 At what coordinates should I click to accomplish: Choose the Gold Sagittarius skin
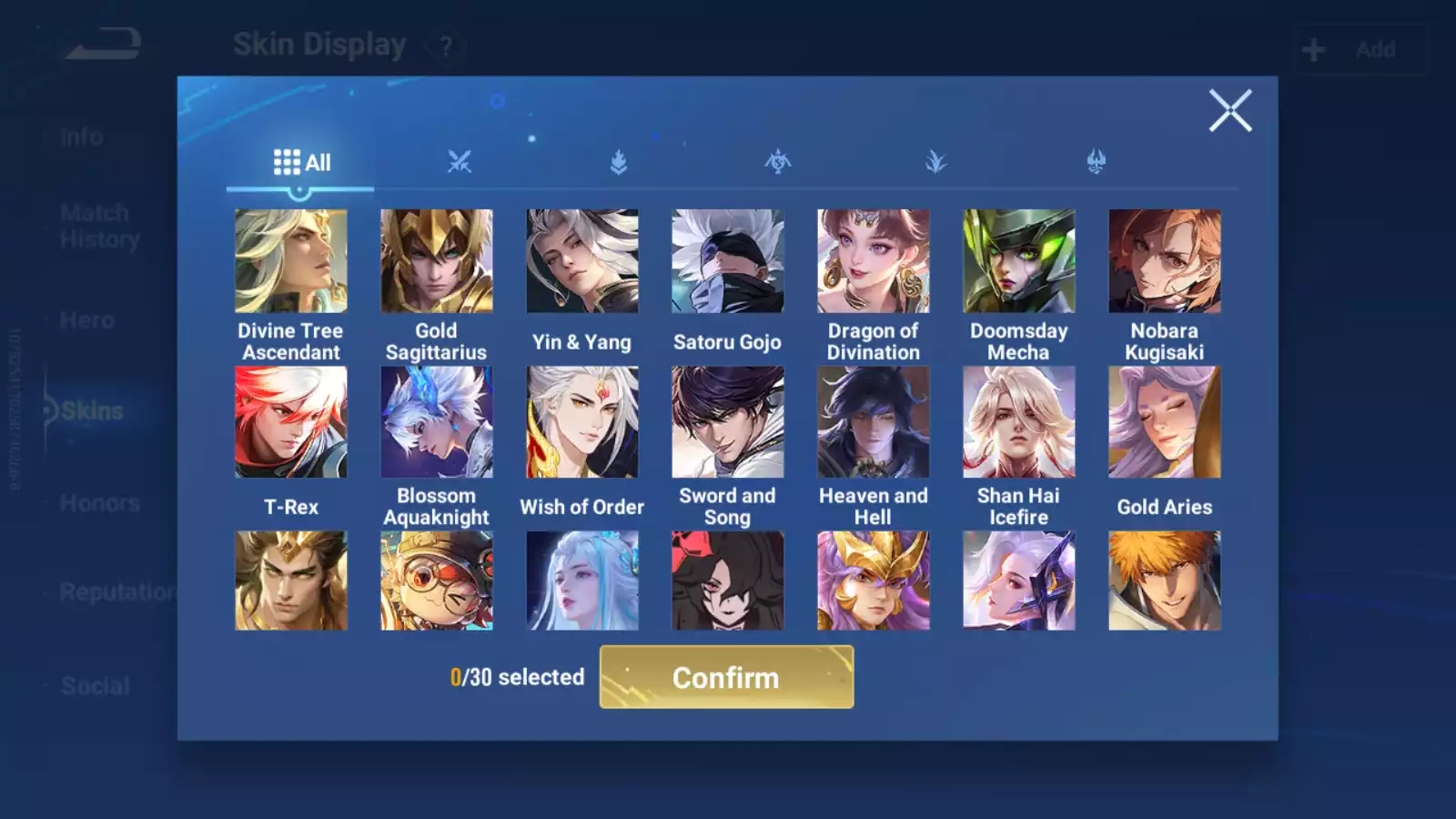[x=437, y=262]
